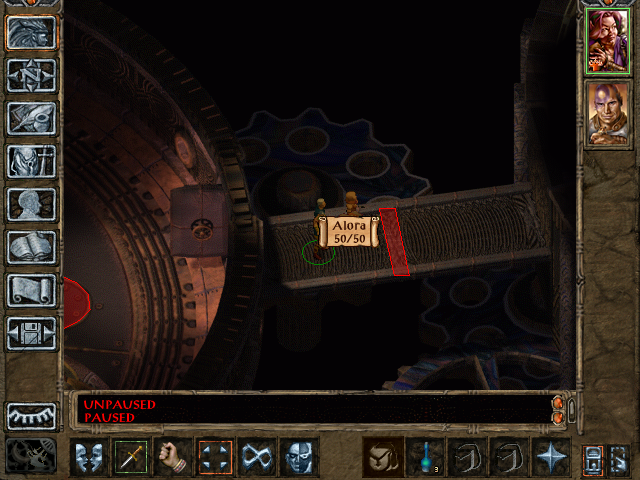Use the blue potion quick item

pyautogui.click(x=425, y=457)
